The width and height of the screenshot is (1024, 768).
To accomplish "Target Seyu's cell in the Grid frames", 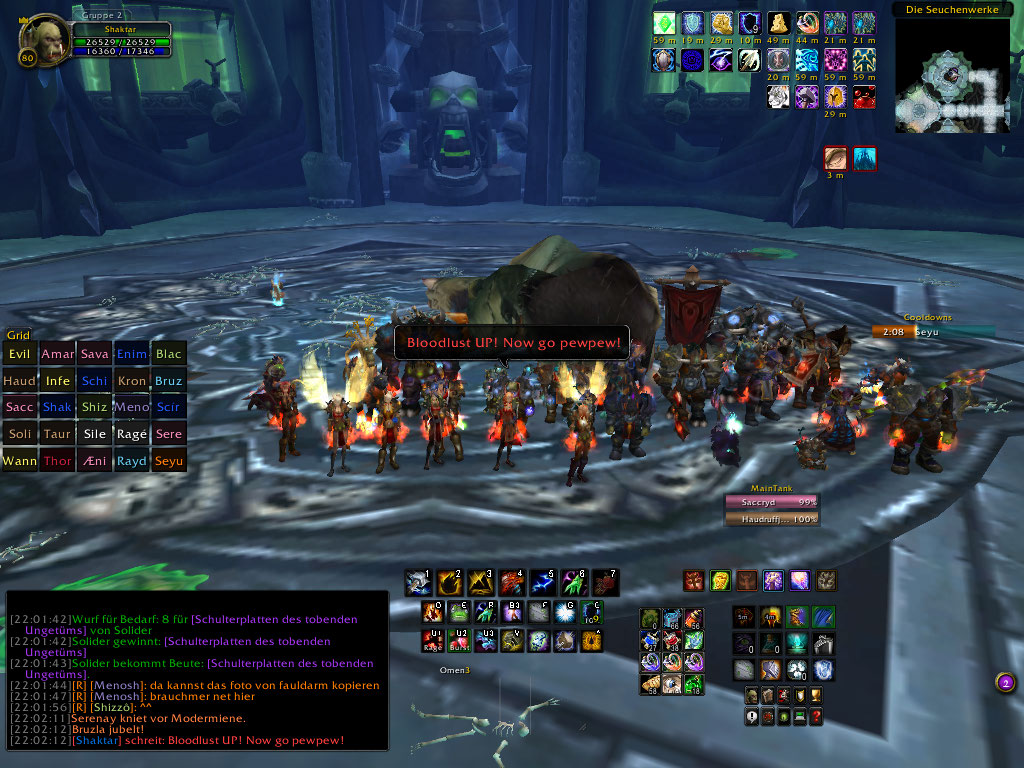I will click(169, 462).
